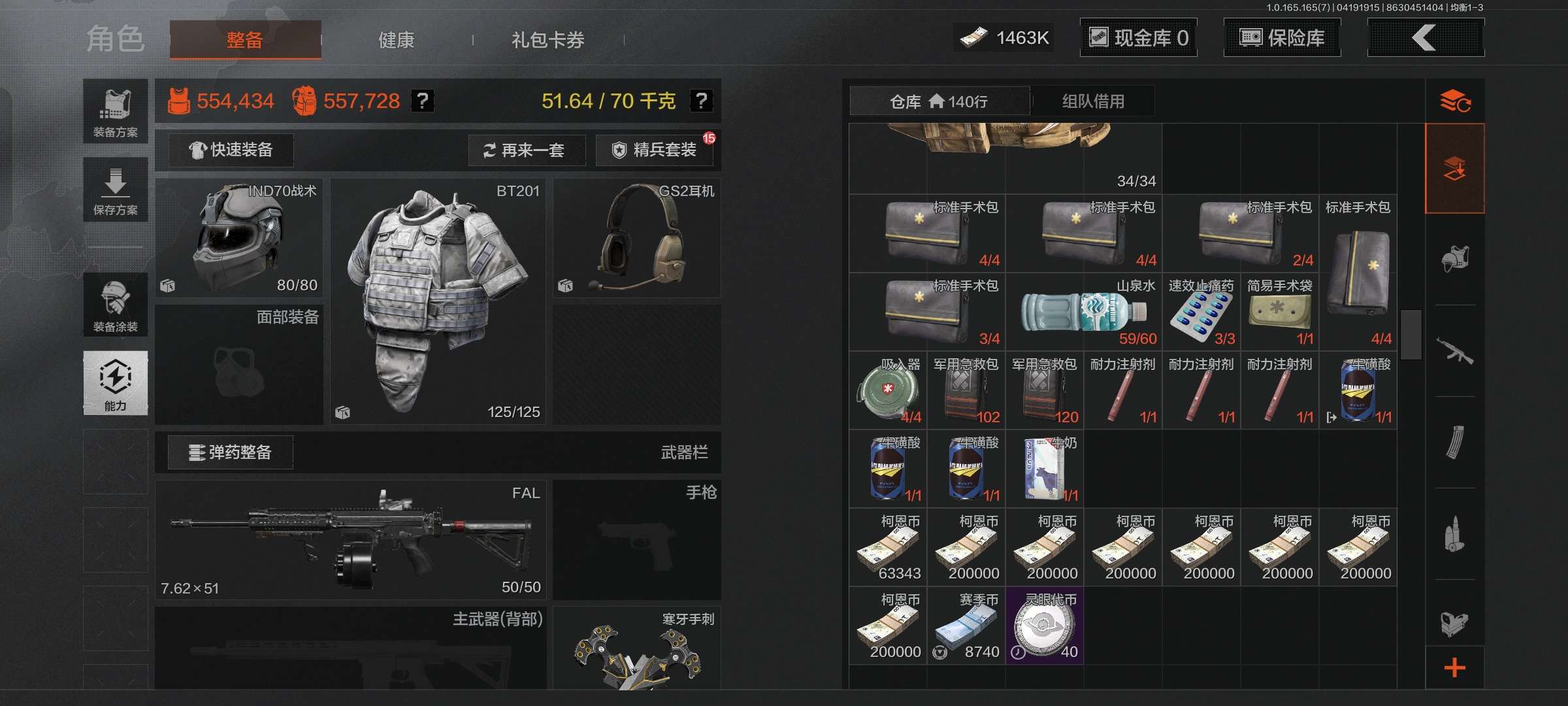Image resolution: width=1568 pixels, height=706 pixels.
Task: Click the 再来一套 button
Action: [x=527, y=150]
